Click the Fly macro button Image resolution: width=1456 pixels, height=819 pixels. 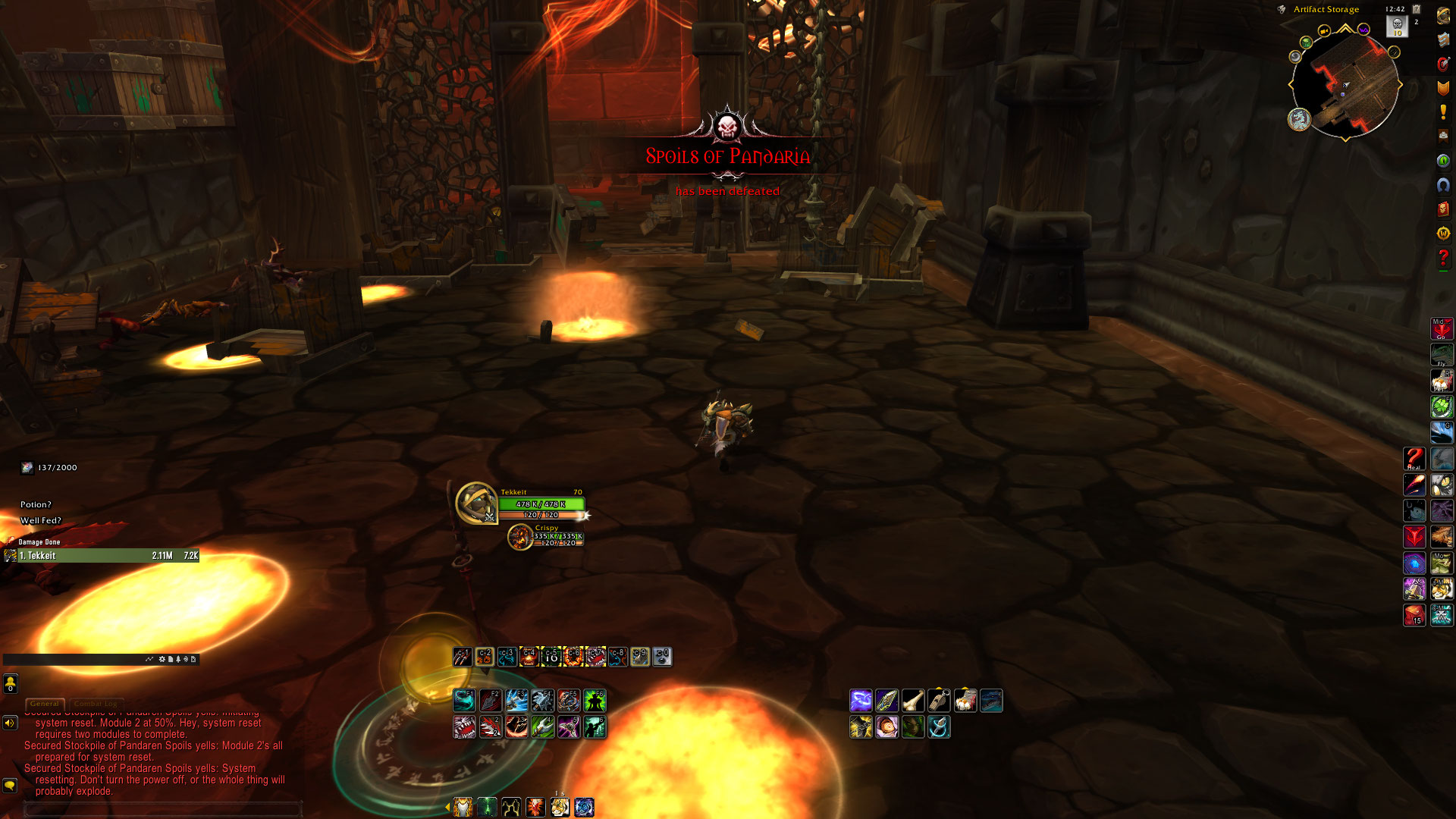1442,355
